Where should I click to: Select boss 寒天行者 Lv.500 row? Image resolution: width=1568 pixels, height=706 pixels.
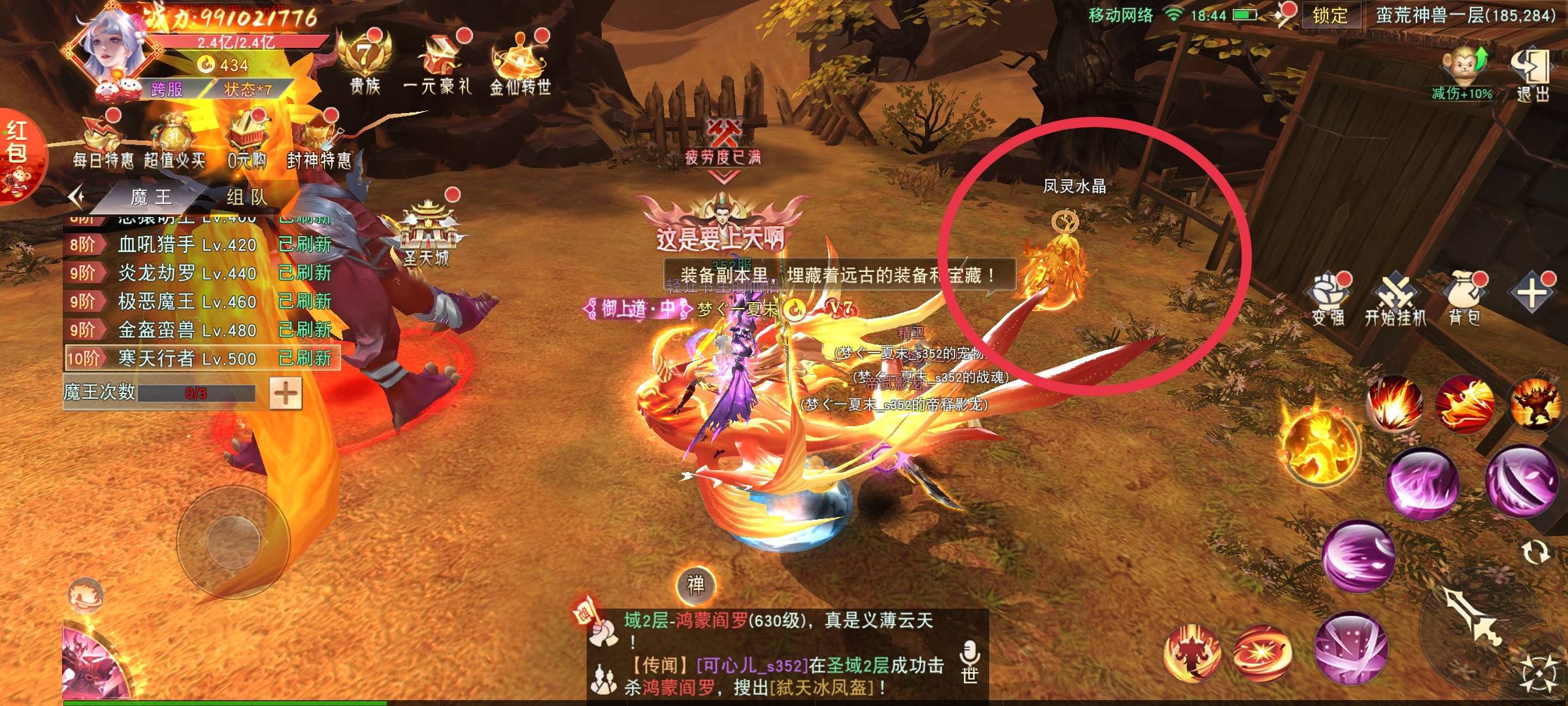point(203,358)
